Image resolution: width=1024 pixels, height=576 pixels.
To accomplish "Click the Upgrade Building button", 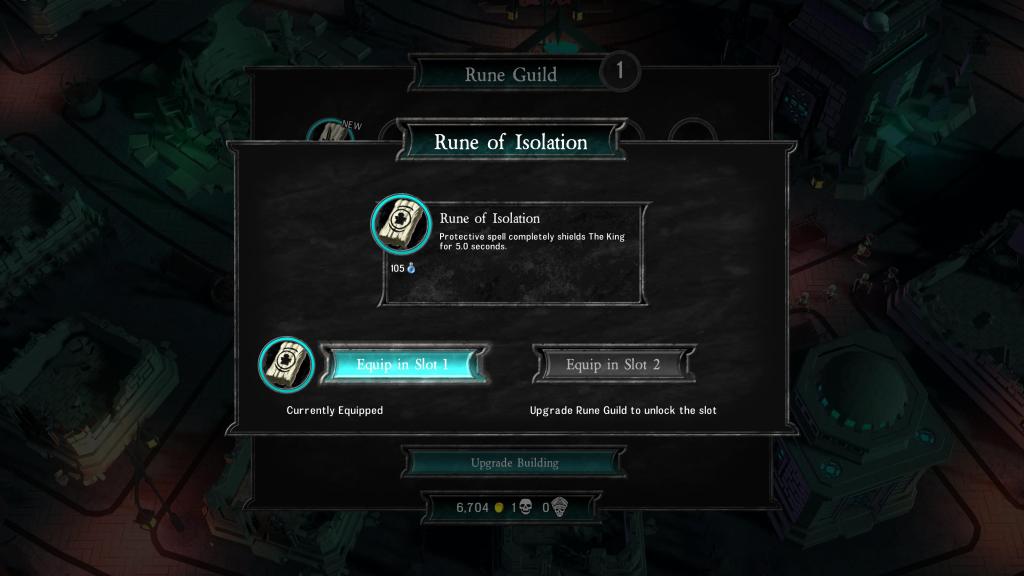I will tap(514, 463).
